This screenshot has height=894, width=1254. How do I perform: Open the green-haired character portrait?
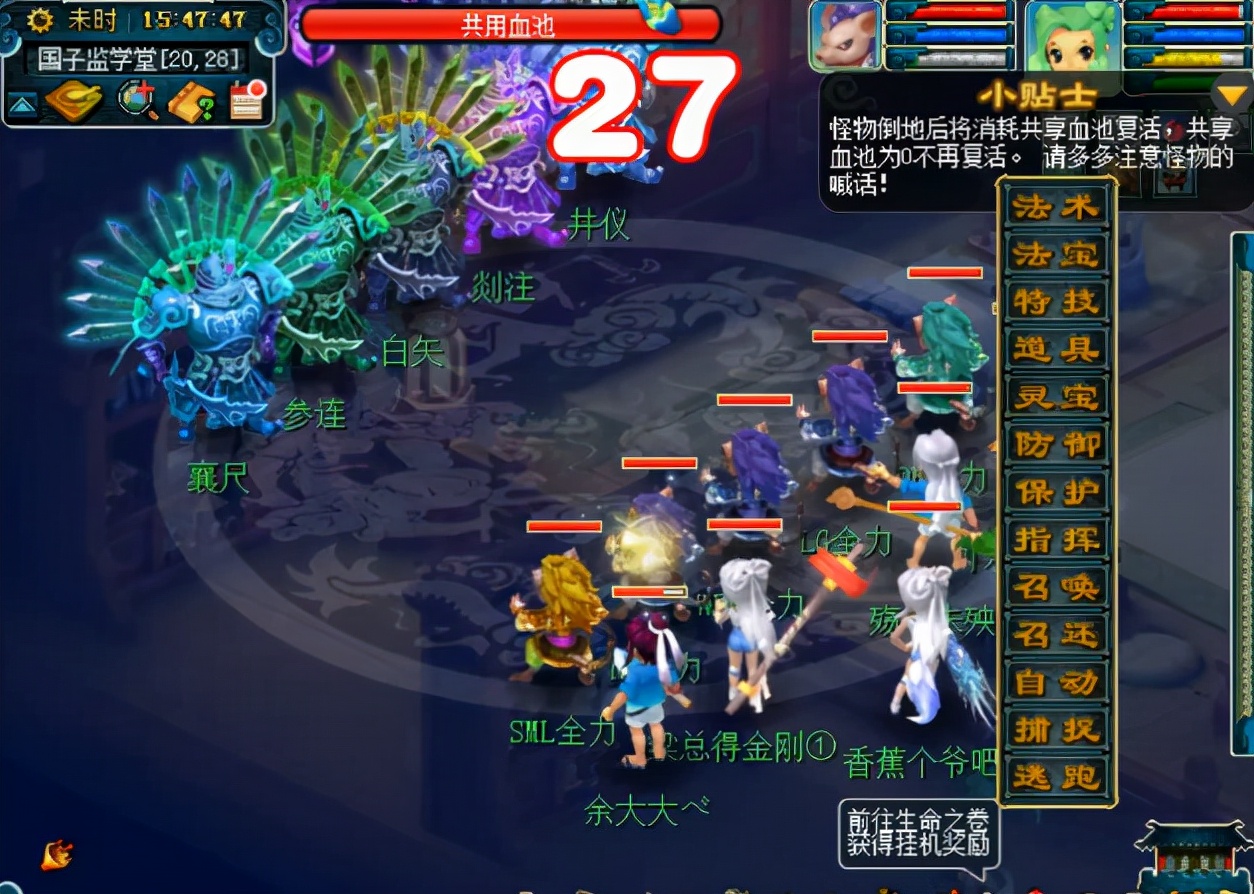tap(1072, 36)
